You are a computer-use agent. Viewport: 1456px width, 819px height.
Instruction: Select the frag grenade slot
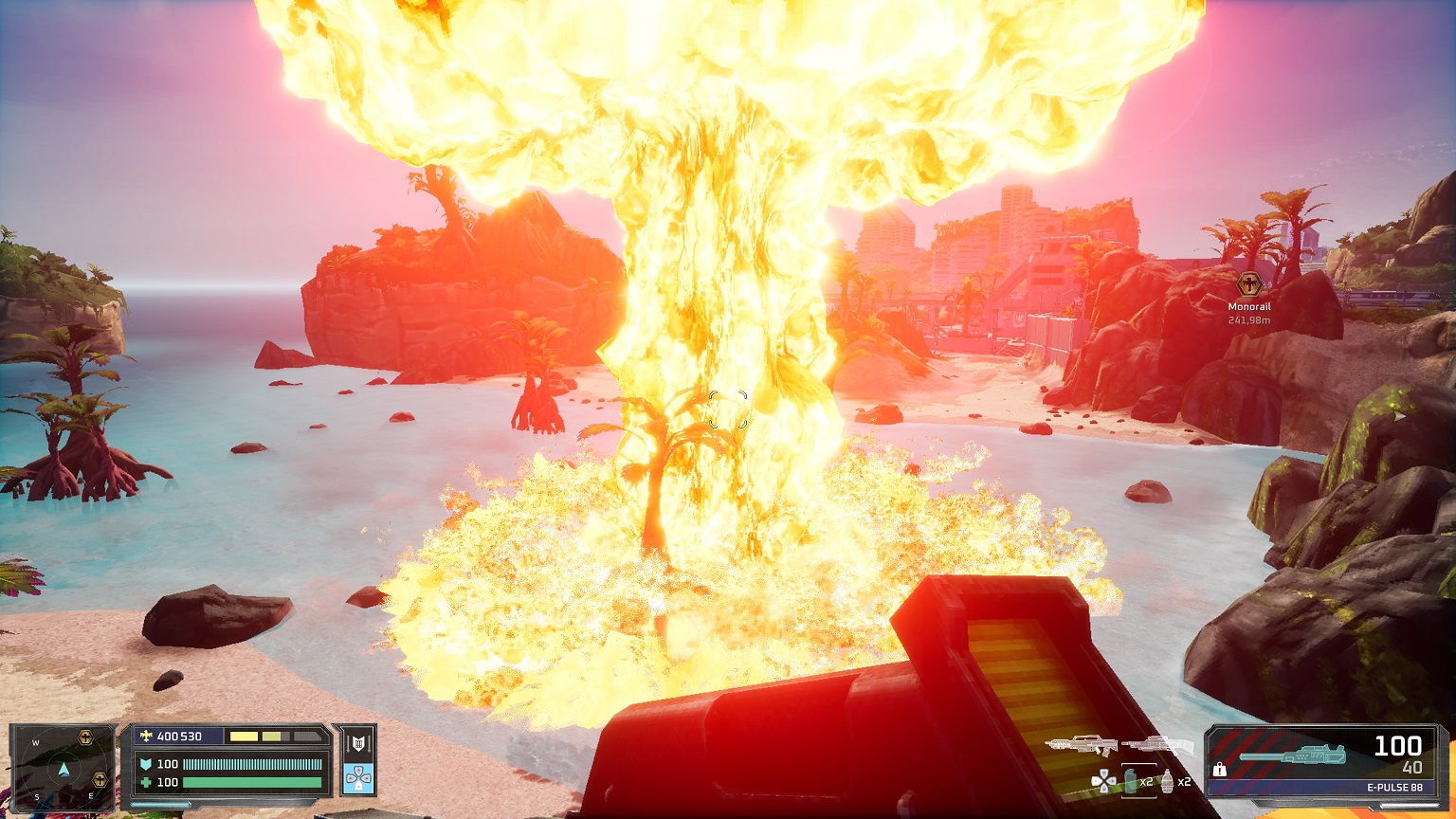(1169, 782)
